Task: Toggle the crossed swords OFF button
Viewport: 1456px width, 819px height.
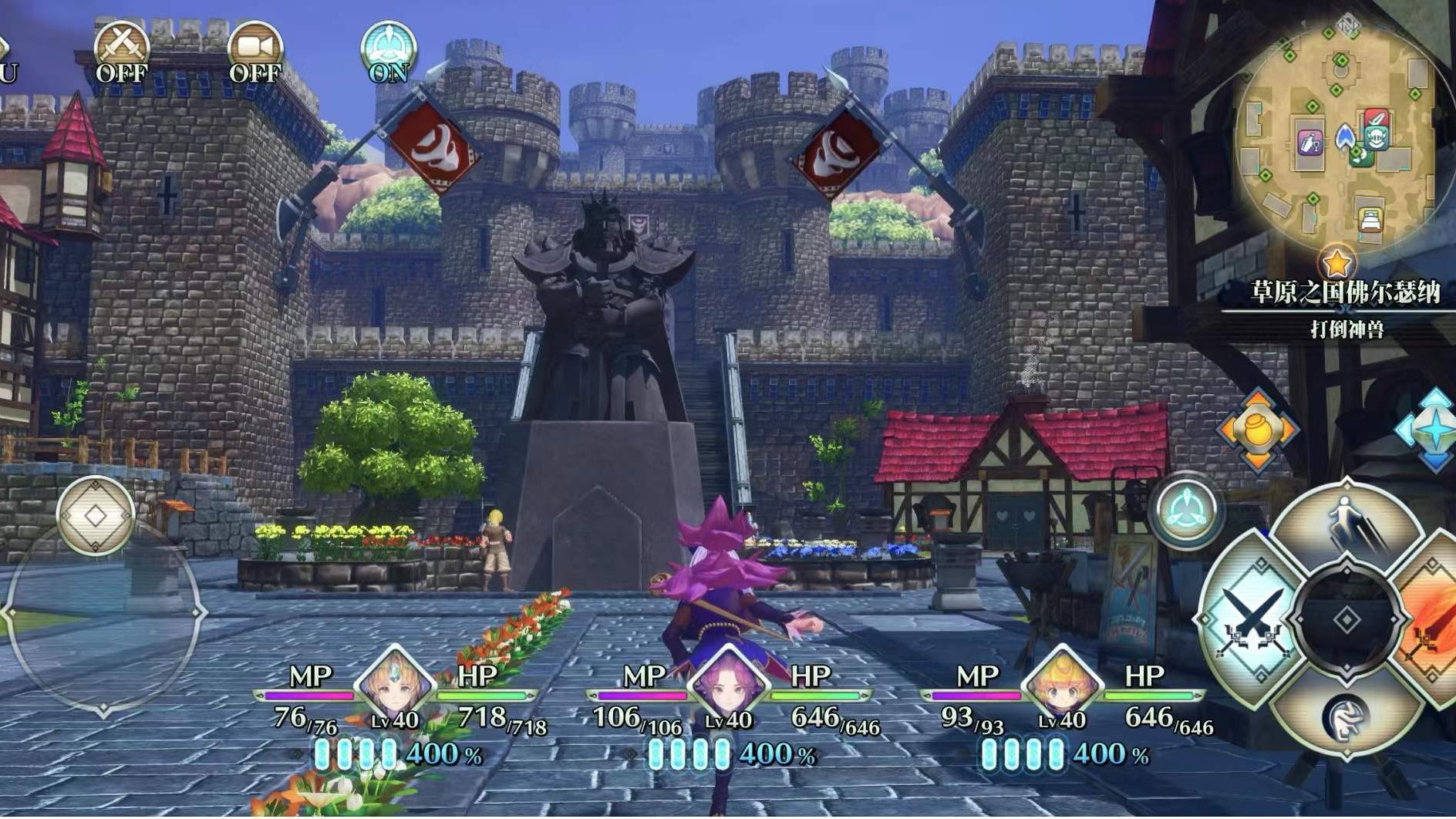Action: click(x=122, y=51)
